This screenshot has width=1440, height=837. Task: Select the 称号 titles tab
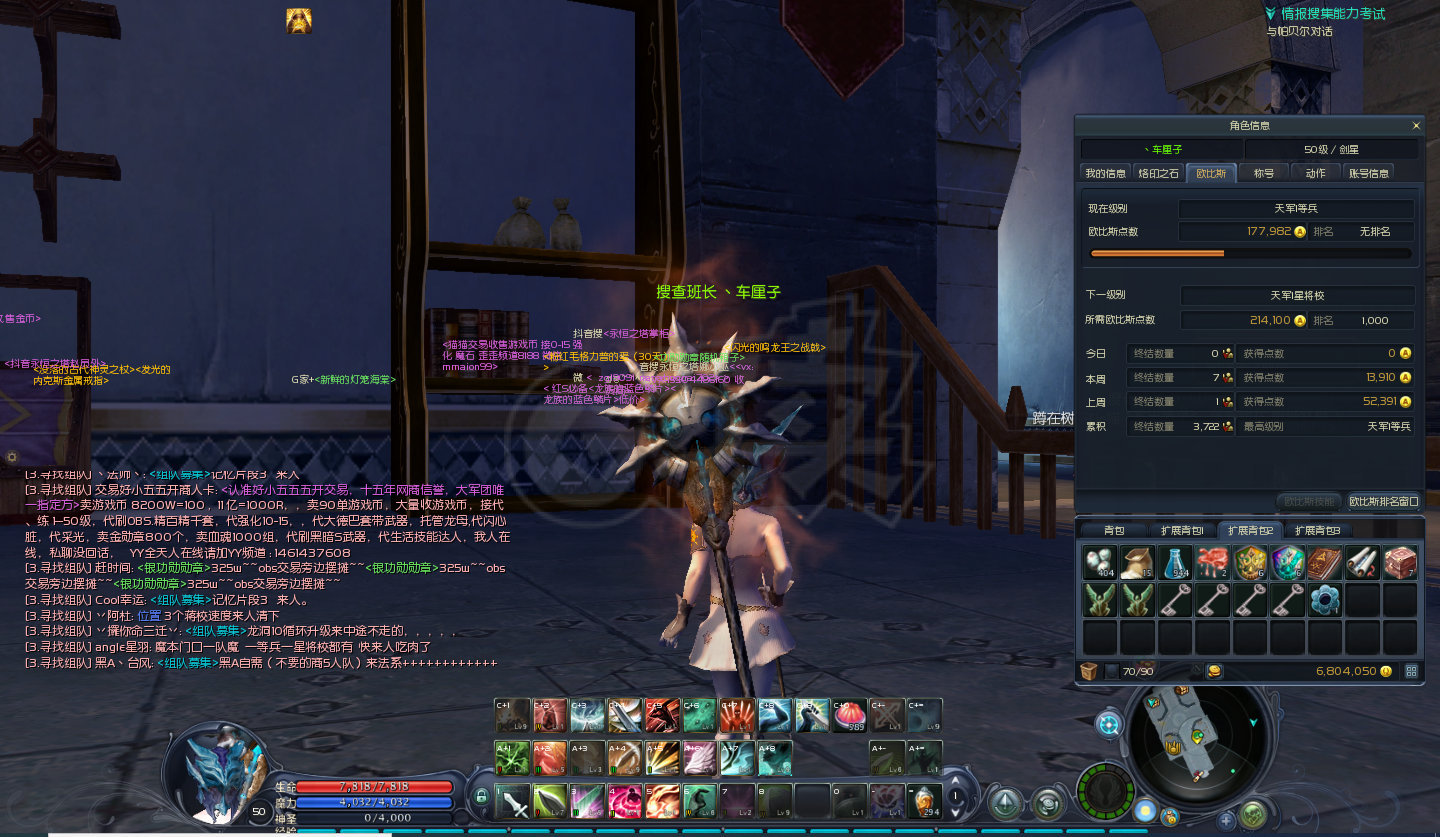point(1264,173)
